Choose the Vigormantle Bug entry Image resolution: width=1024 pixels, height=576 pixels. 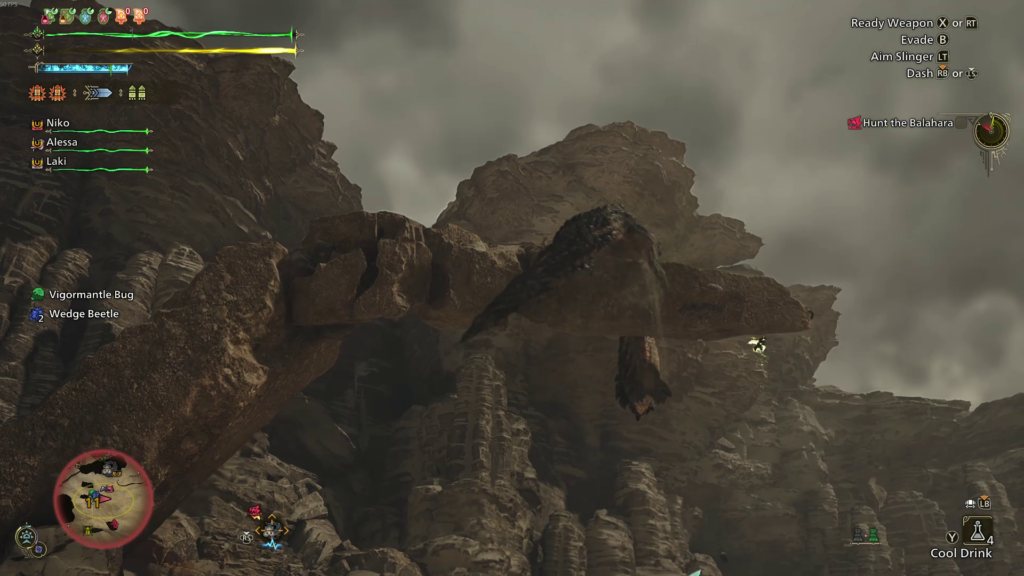pyautogui.click(x=90, y=295)
